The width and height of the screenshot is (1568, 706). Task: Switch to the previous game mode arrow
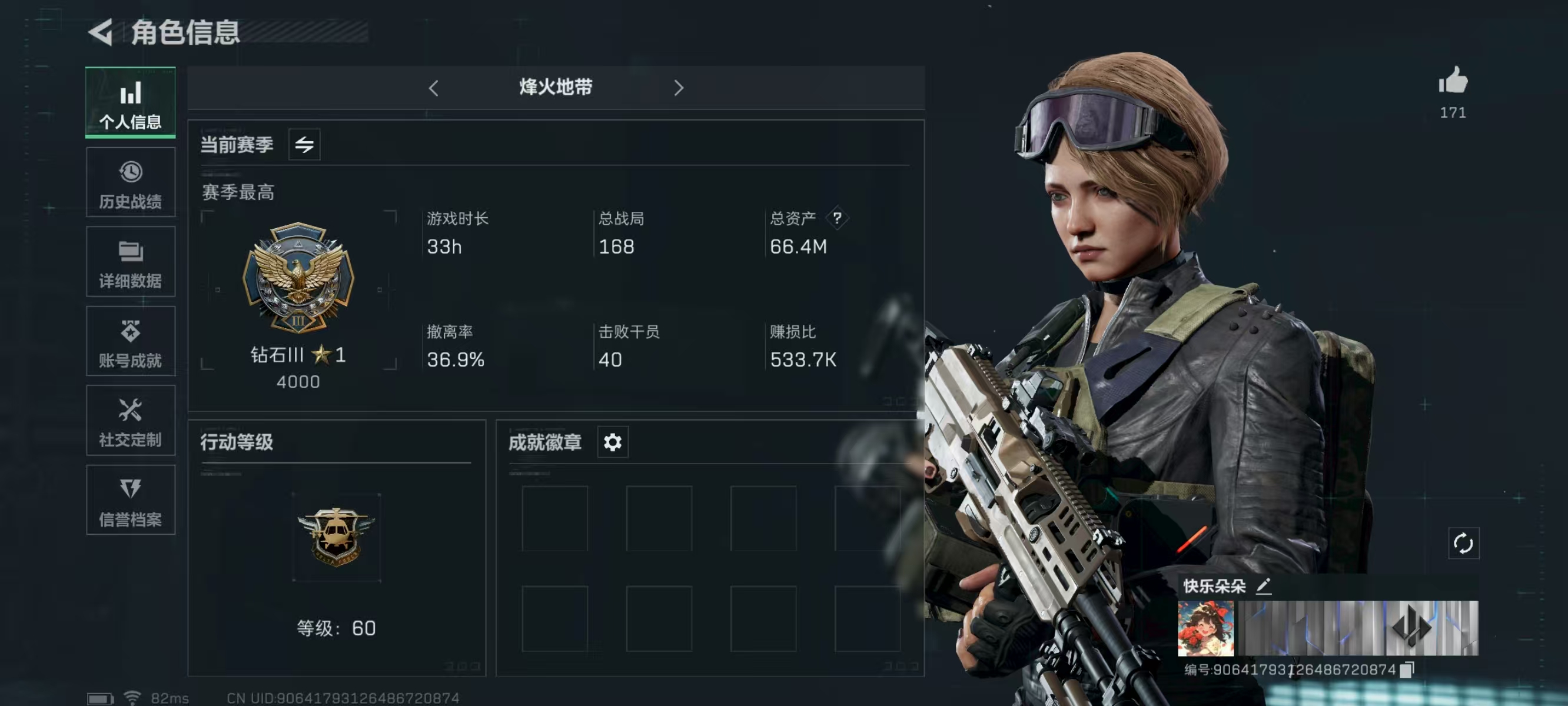click(433, 88)
